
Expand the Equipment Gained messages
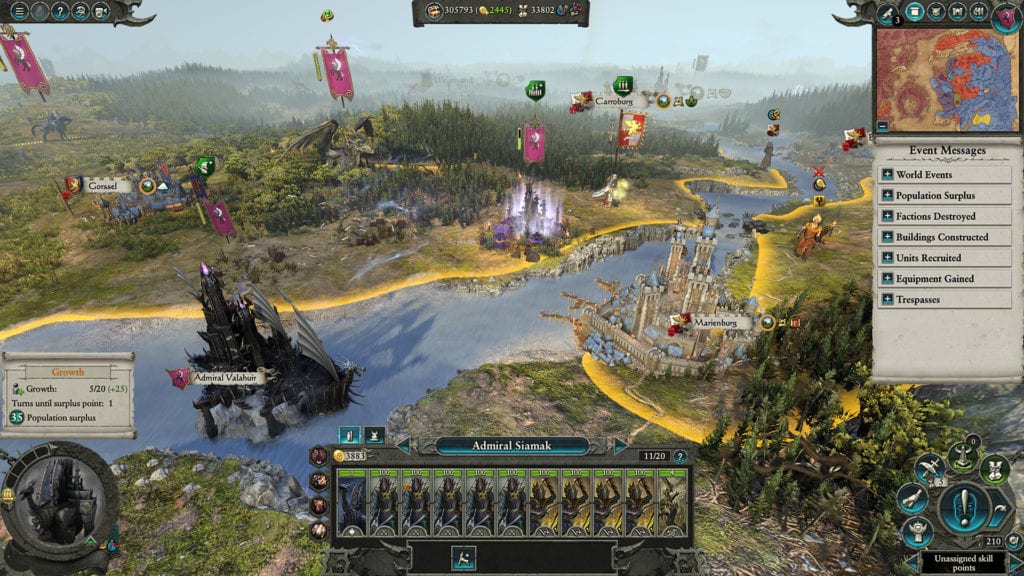click(x=887, y=279)
